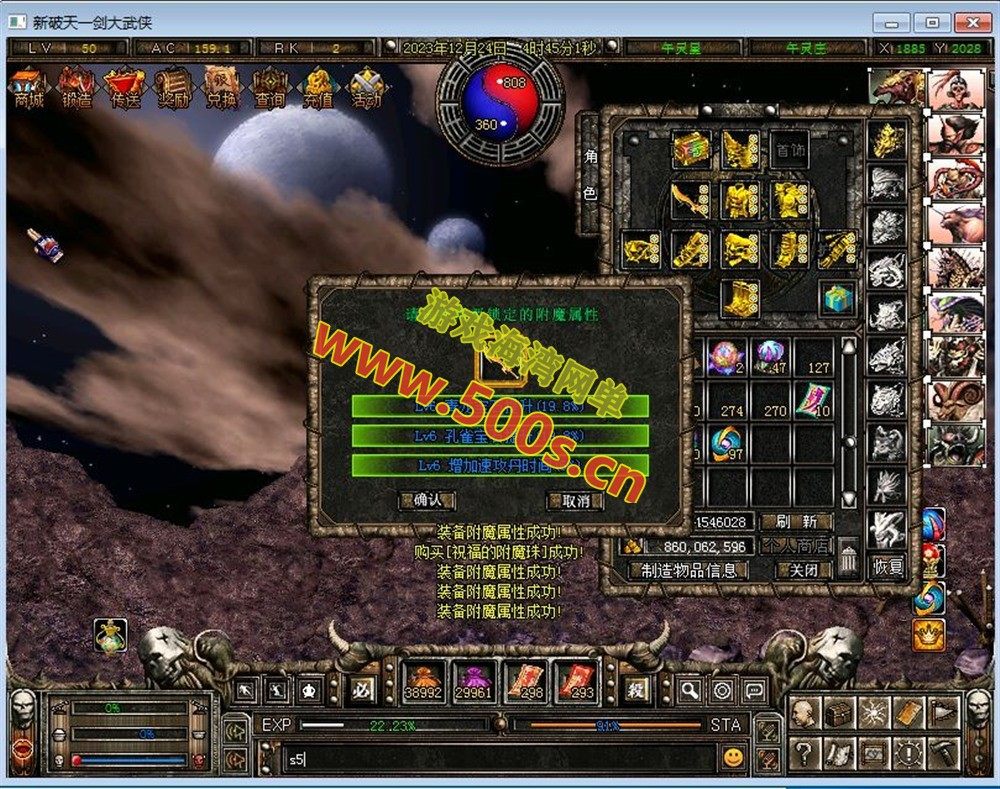
Task: Open the 充值 recharge menu
Action: tap(318, 86)
